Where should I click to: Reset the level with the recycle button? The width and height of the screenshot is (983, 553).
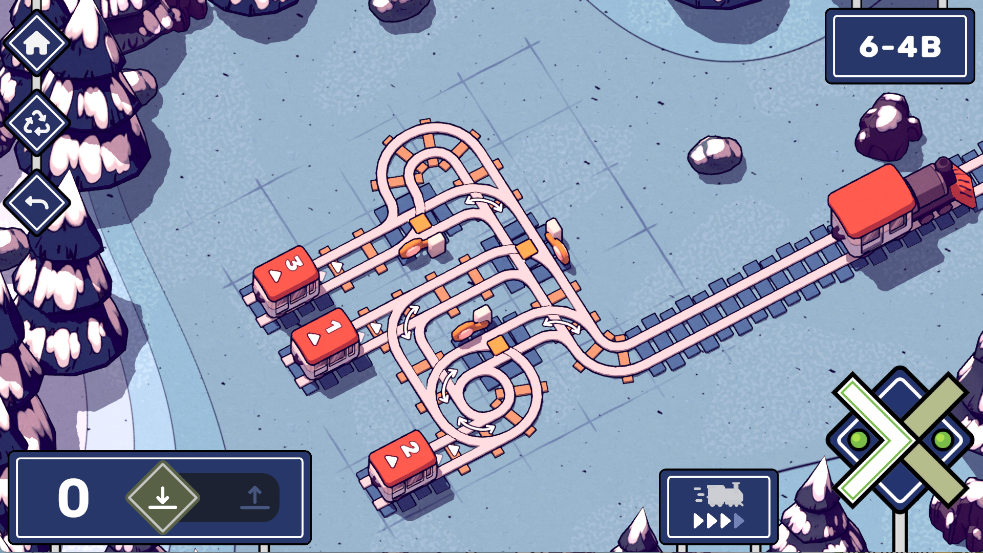tap(37, 123)
